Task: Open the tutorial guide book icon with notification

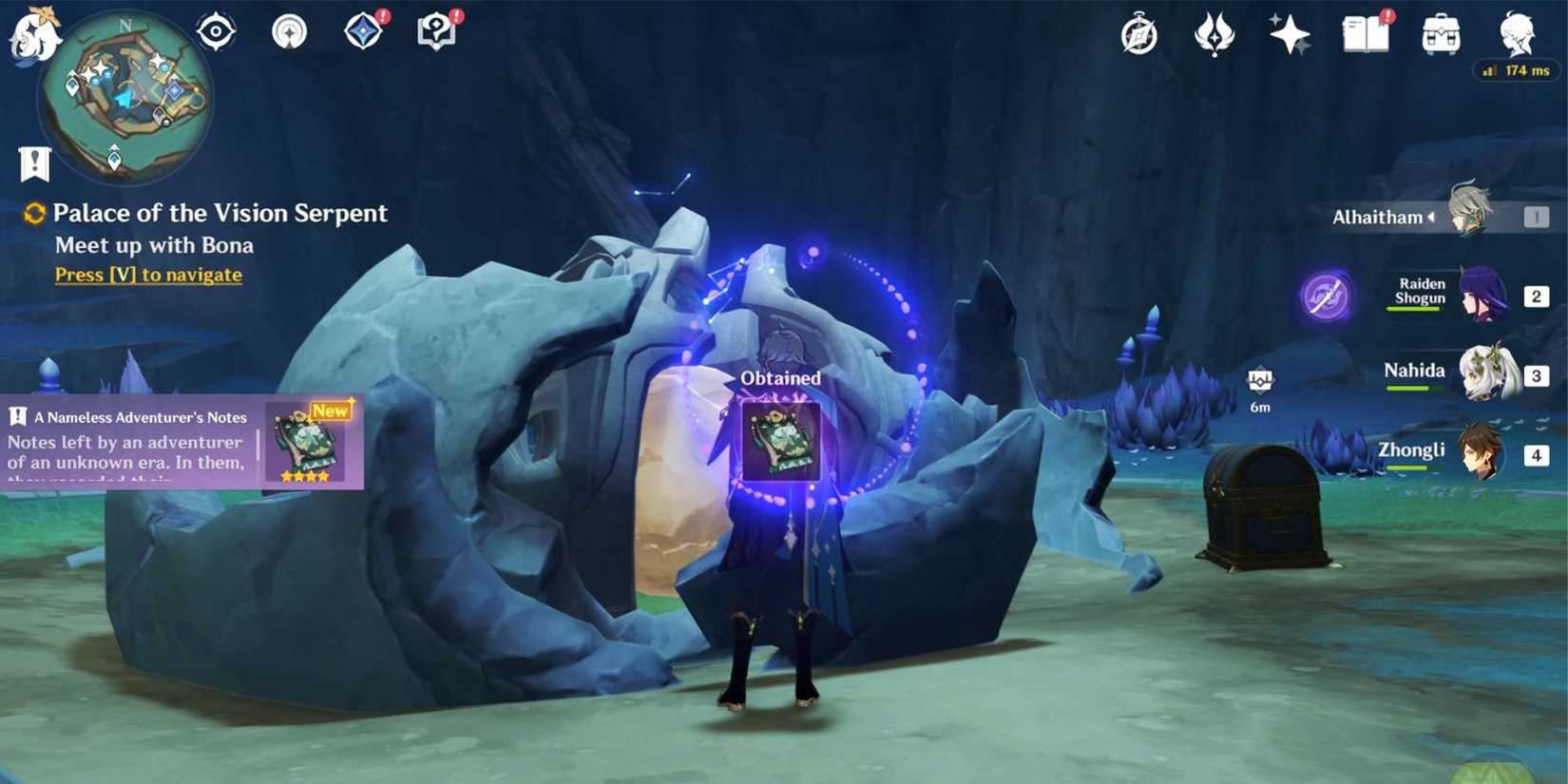Action: pyautogui.click(x=435, y=29)
